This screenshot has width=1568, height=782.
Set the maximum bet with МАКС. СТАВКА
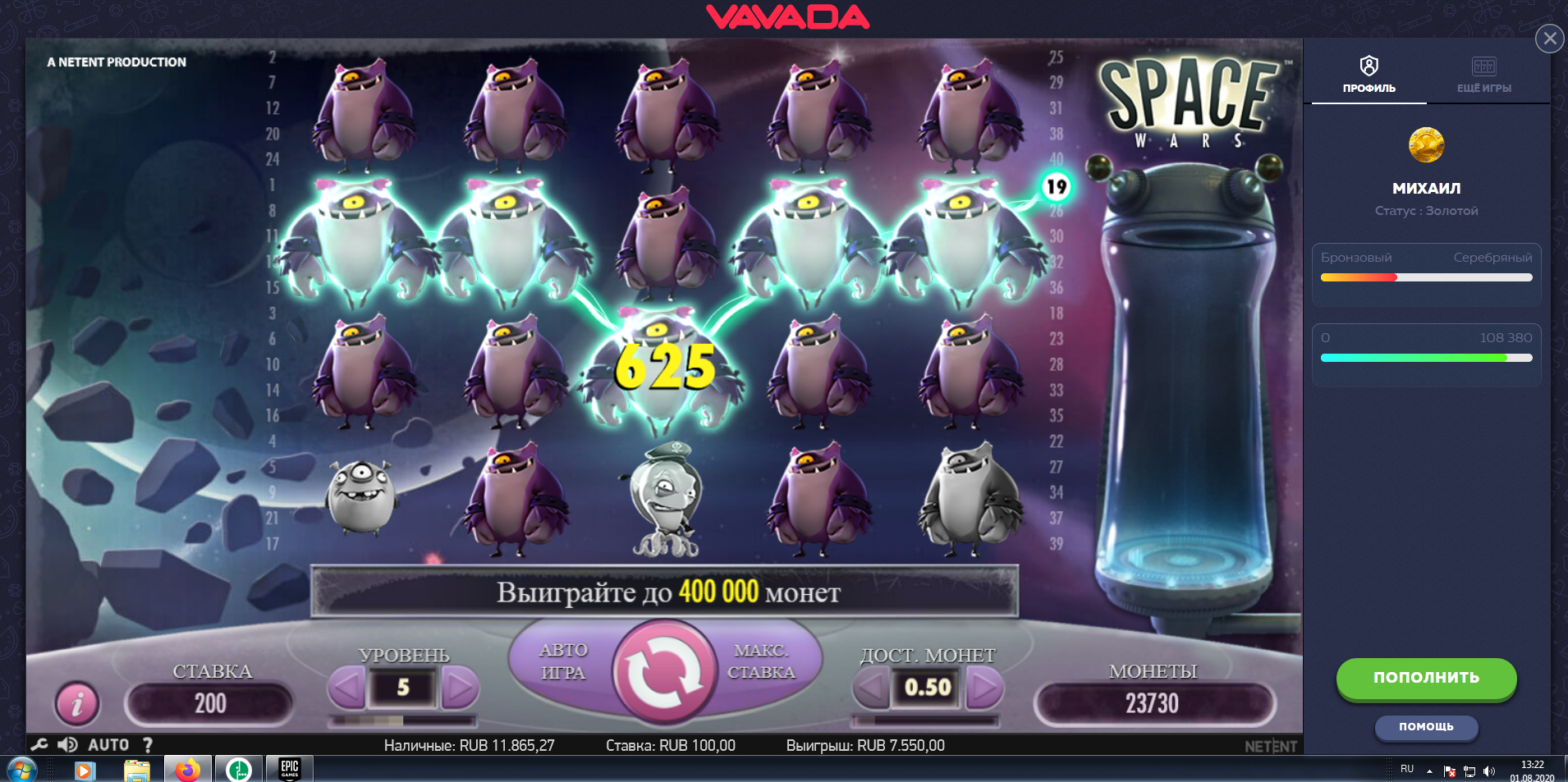coord(761,661)
